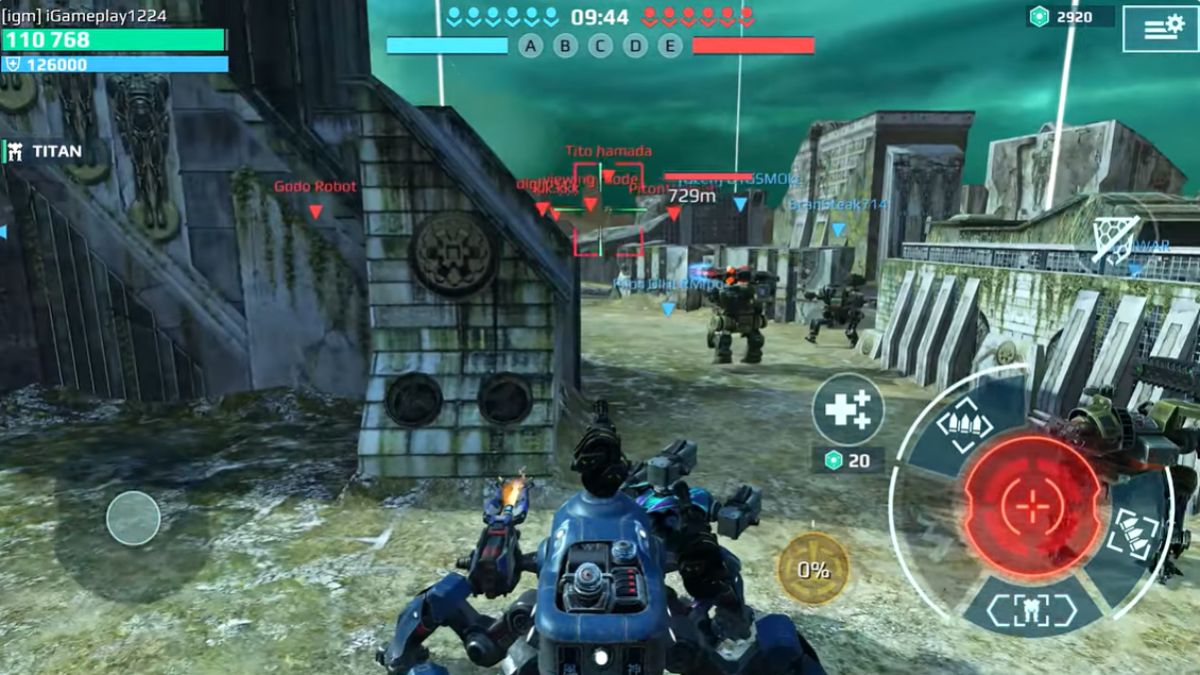
Task: Tap the robot-icon button below the fire button
Action: [1031, 610]
